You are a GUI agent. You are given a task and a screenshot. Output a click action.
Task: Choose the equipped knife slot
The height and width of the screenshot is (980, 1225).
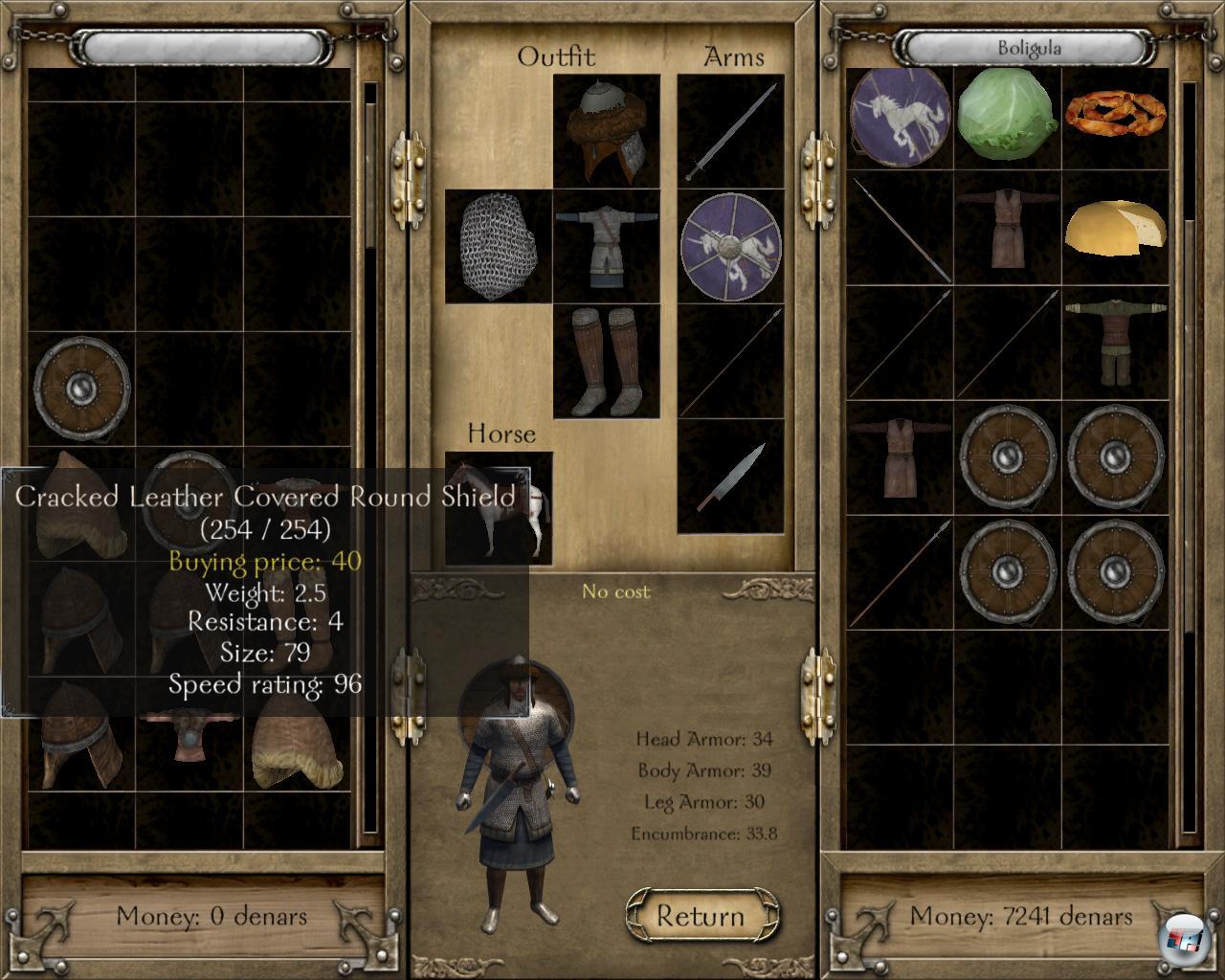pos(731,476)
